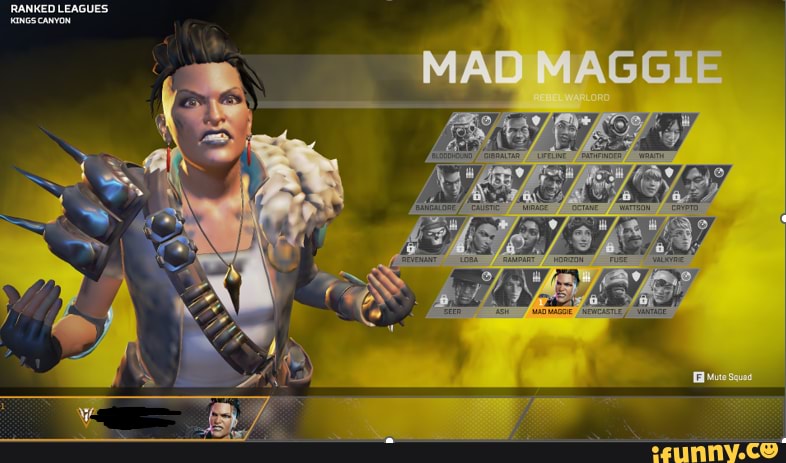Choose Mirage from the roster

549,187
